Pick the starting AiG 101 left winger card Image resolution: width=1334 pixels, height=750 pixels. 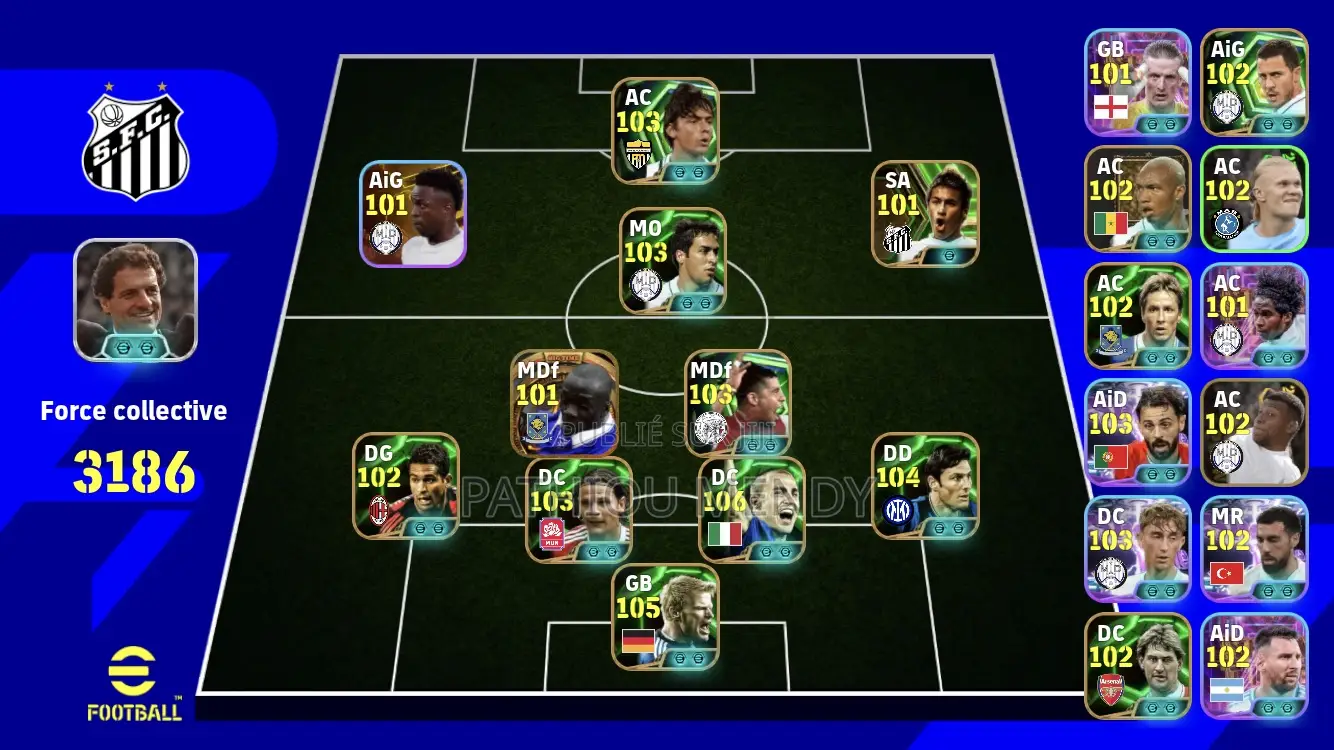[413, 214]
